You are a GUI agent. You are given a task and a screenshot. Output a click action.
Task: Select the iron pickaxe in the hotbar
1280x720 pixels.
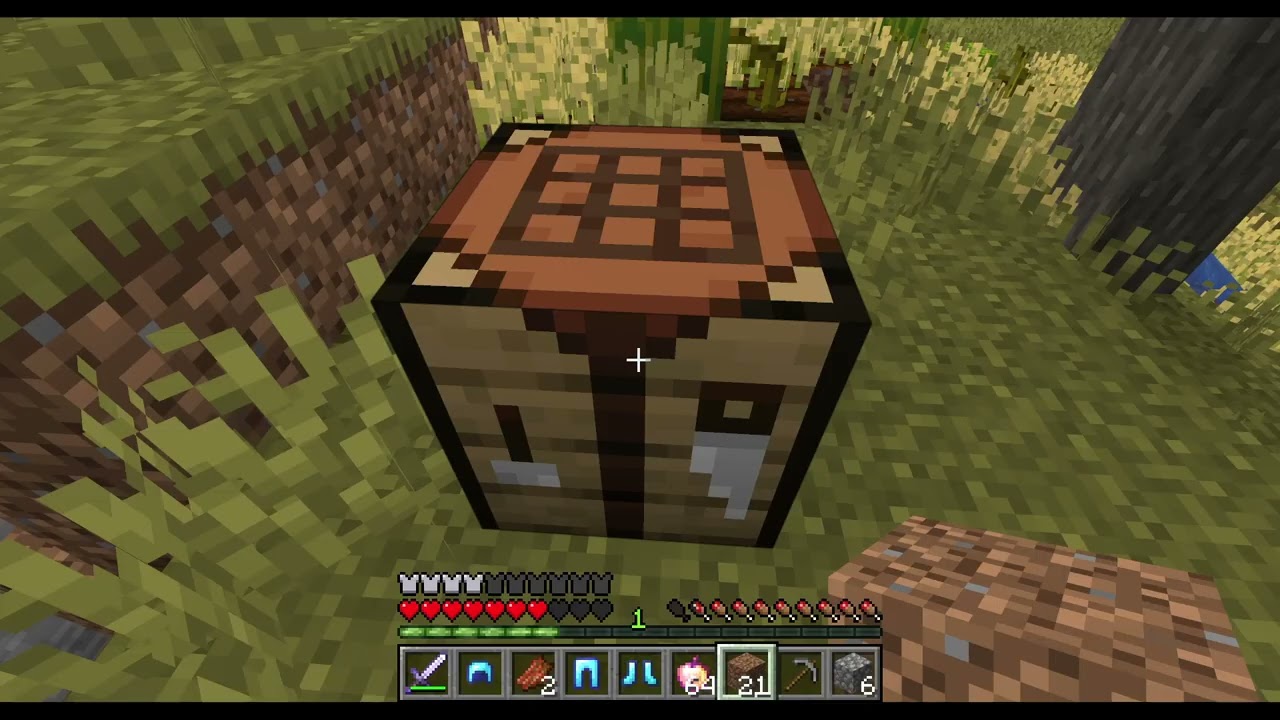800,674
